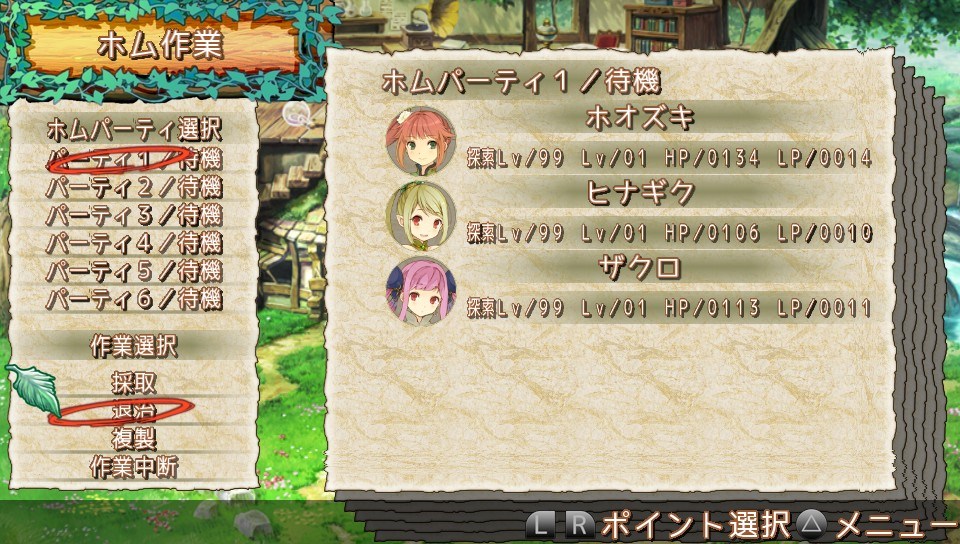Image resolution: width=960 pixels, height=544 pixels.
Task: Pick パーティ4／待機 from the list
Action: pyautogui.click(x=134, y=243)
